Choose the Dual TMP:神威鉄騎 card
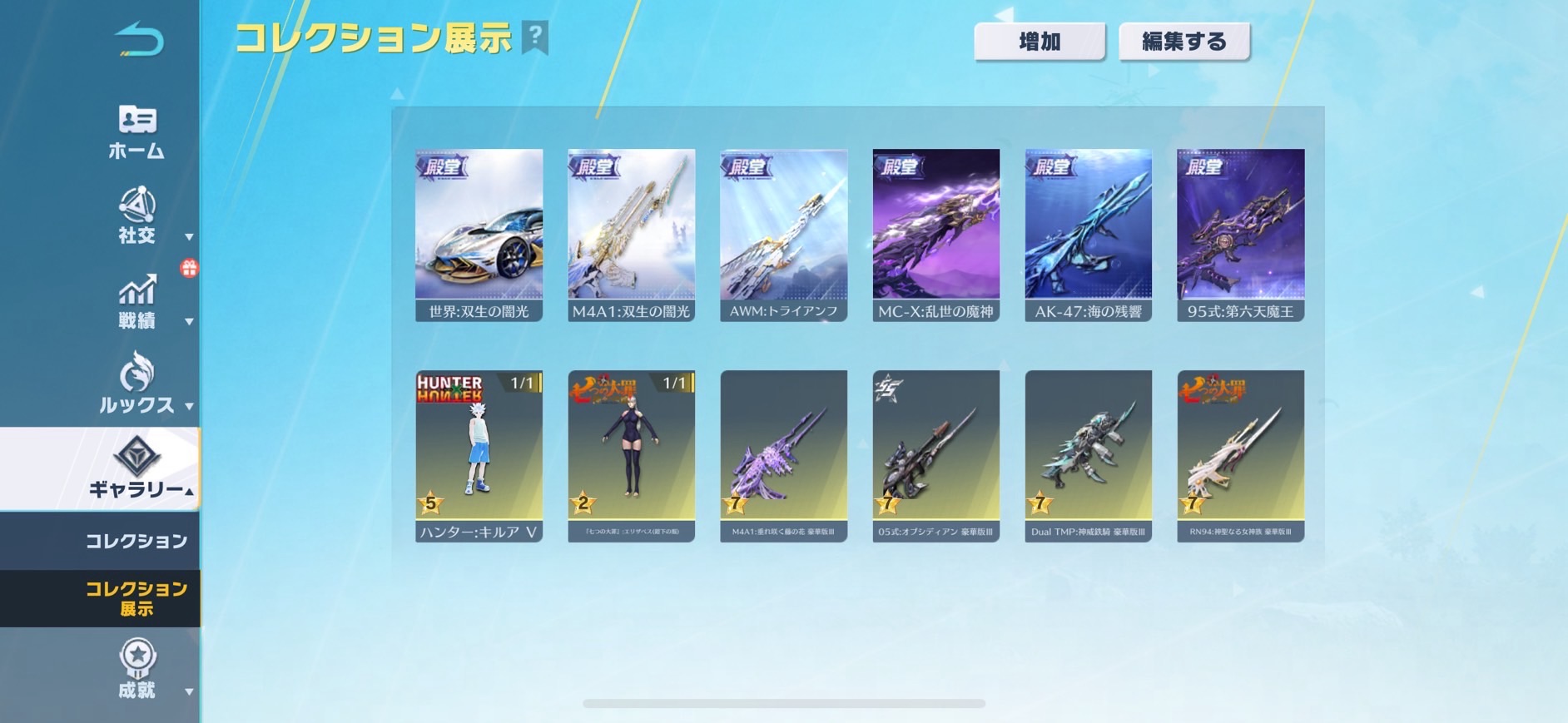Image resolution: width=1568 pixels, height=723 pixels. tap(1088, 456)
